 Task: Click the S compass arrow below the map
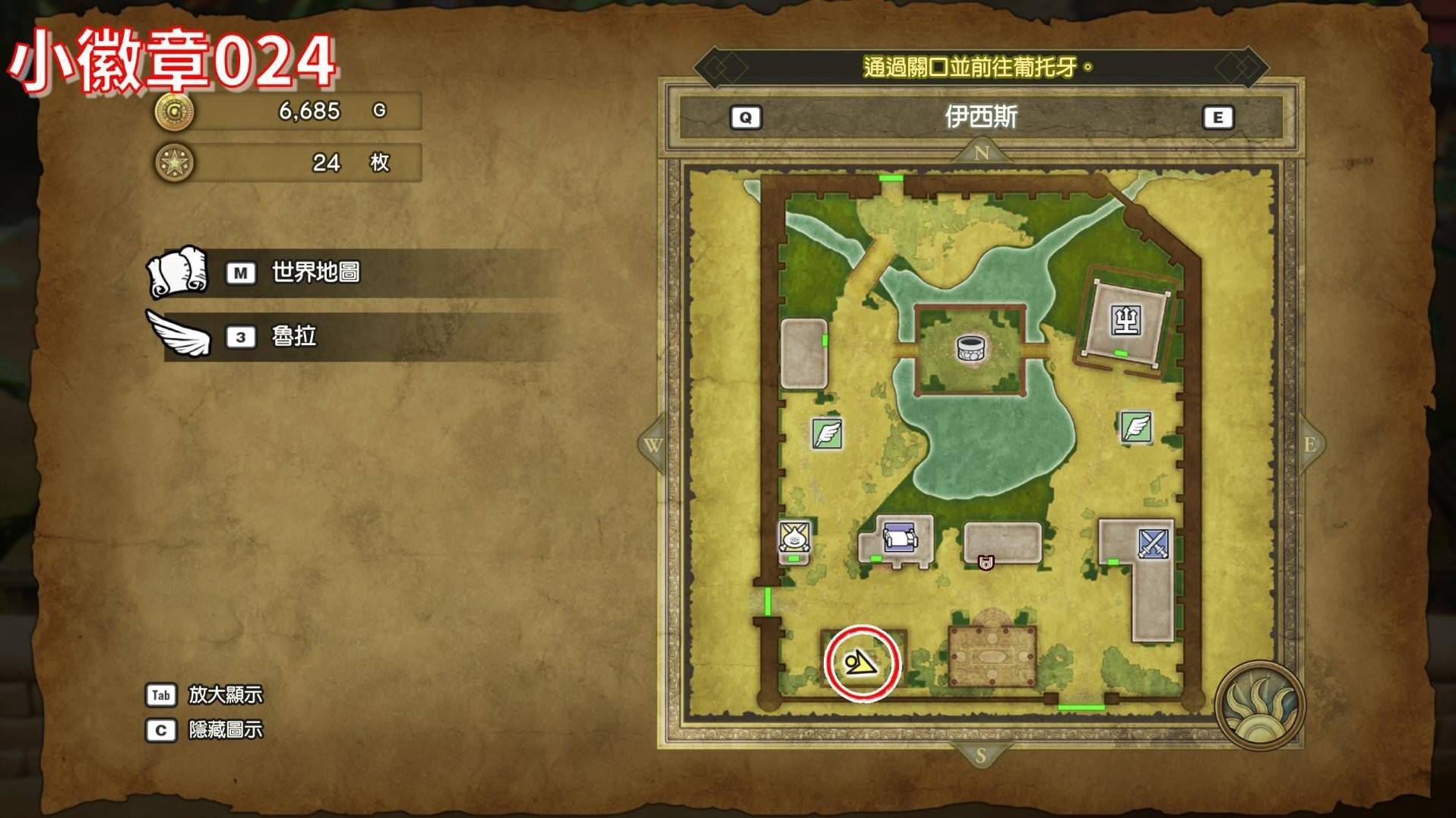point(980,755)
